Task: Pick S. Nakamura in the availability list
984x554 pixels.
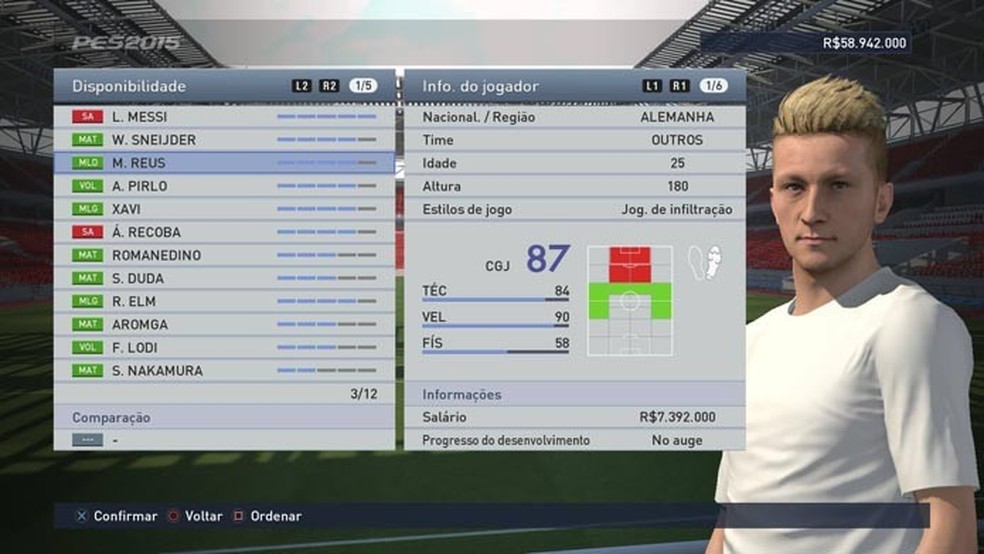Action: 224,370
